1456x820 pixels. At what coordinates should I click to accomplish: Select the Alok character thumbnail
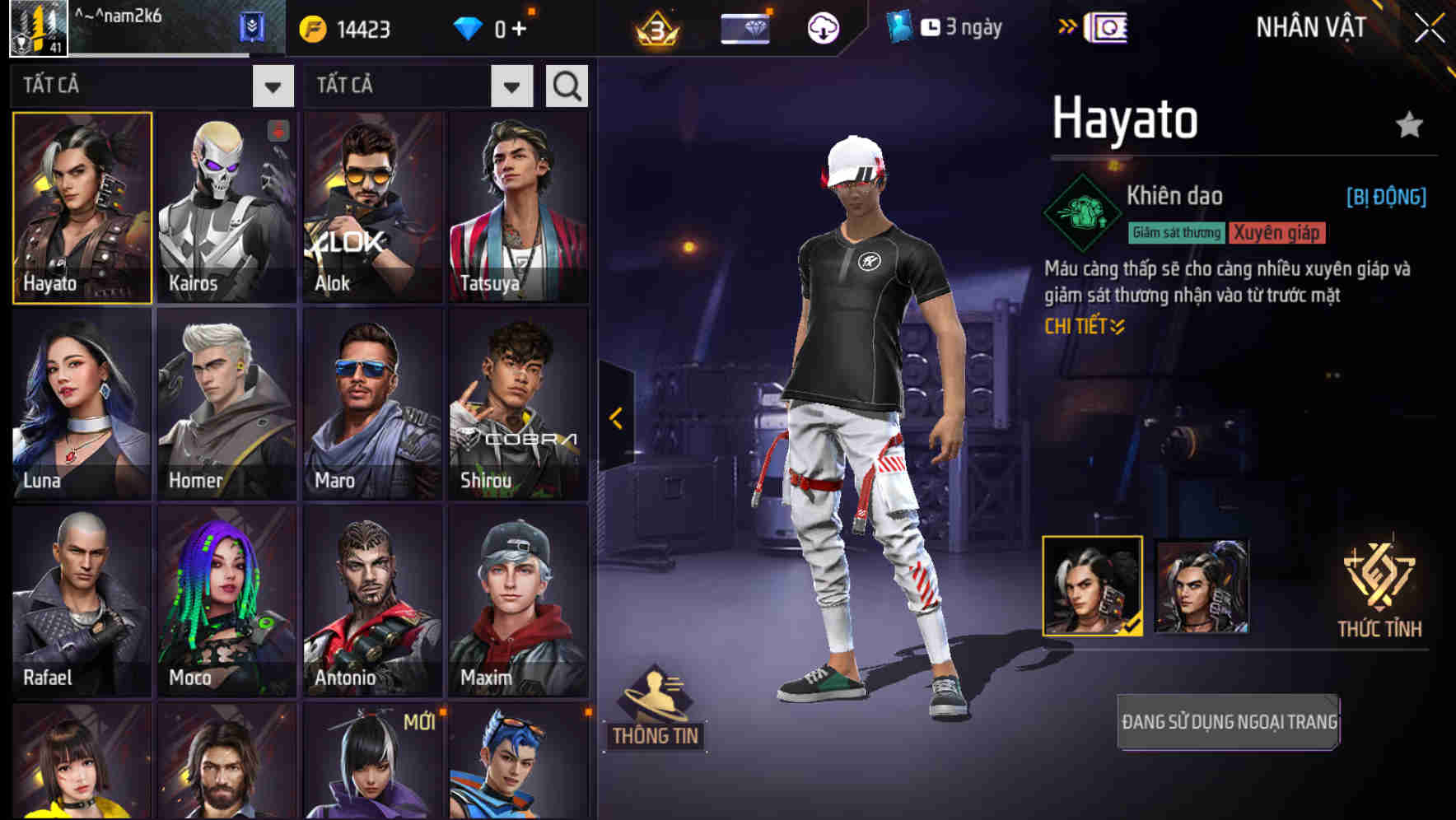pos(372,204)
